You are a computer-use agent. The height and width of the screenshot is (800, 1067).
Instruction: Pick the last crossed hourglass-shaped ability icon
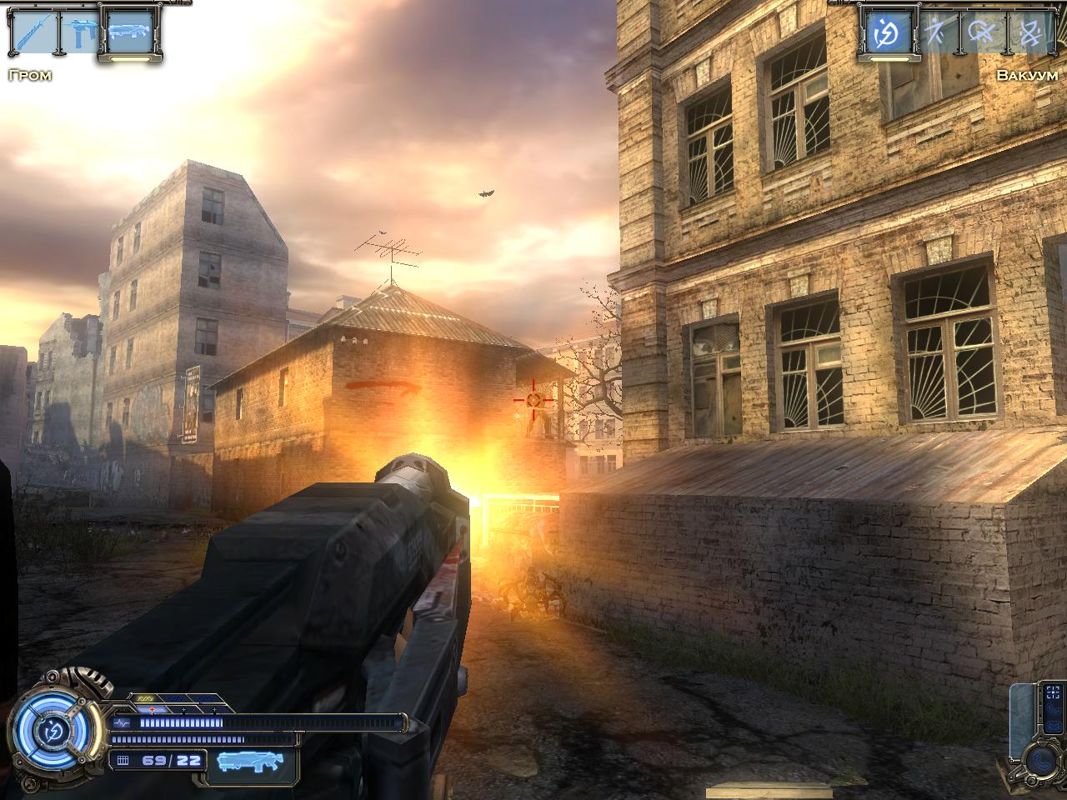click(1030, 31)
